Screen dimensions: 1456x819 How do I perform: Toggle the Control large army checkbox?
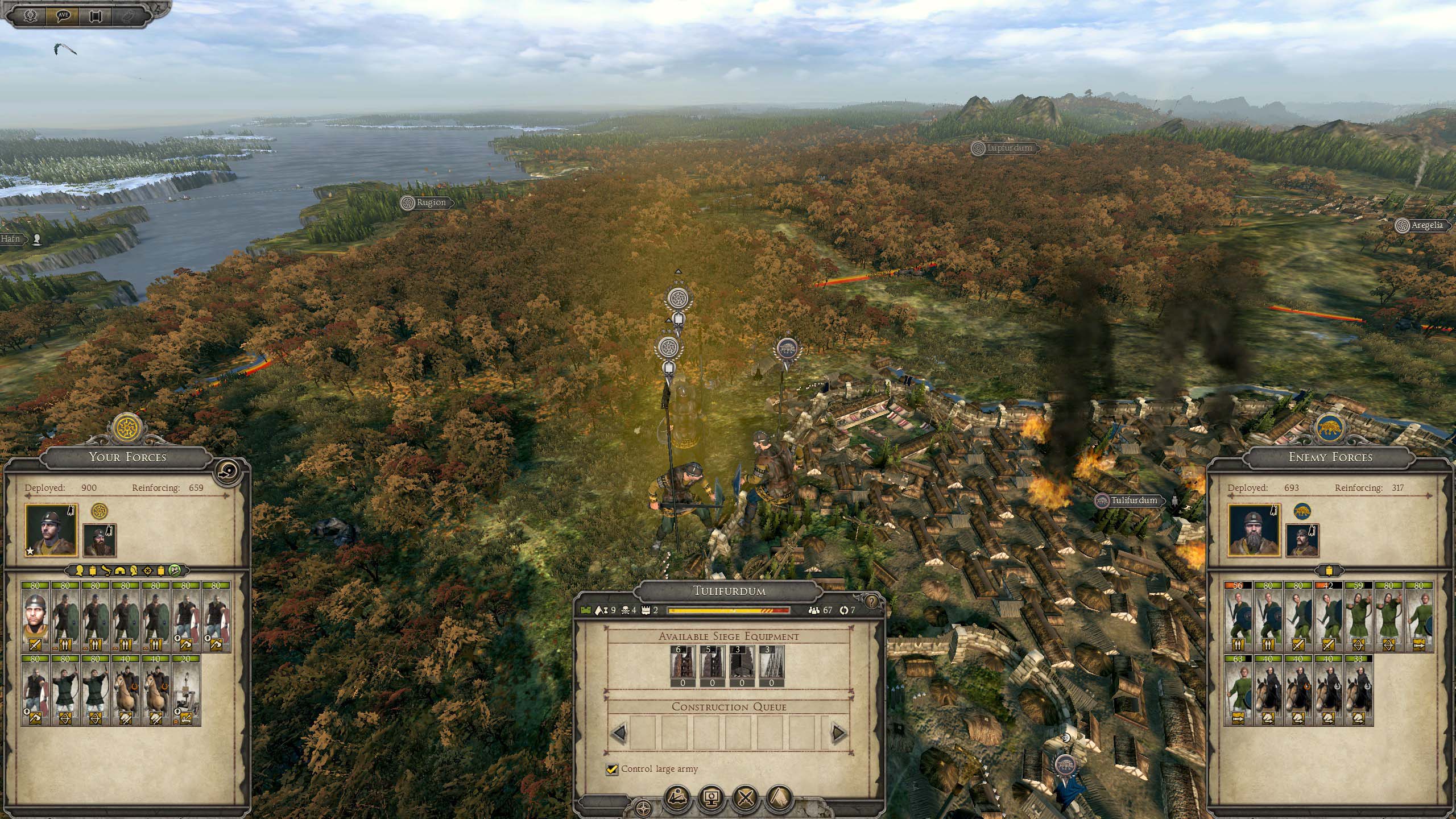coord(612,769)
